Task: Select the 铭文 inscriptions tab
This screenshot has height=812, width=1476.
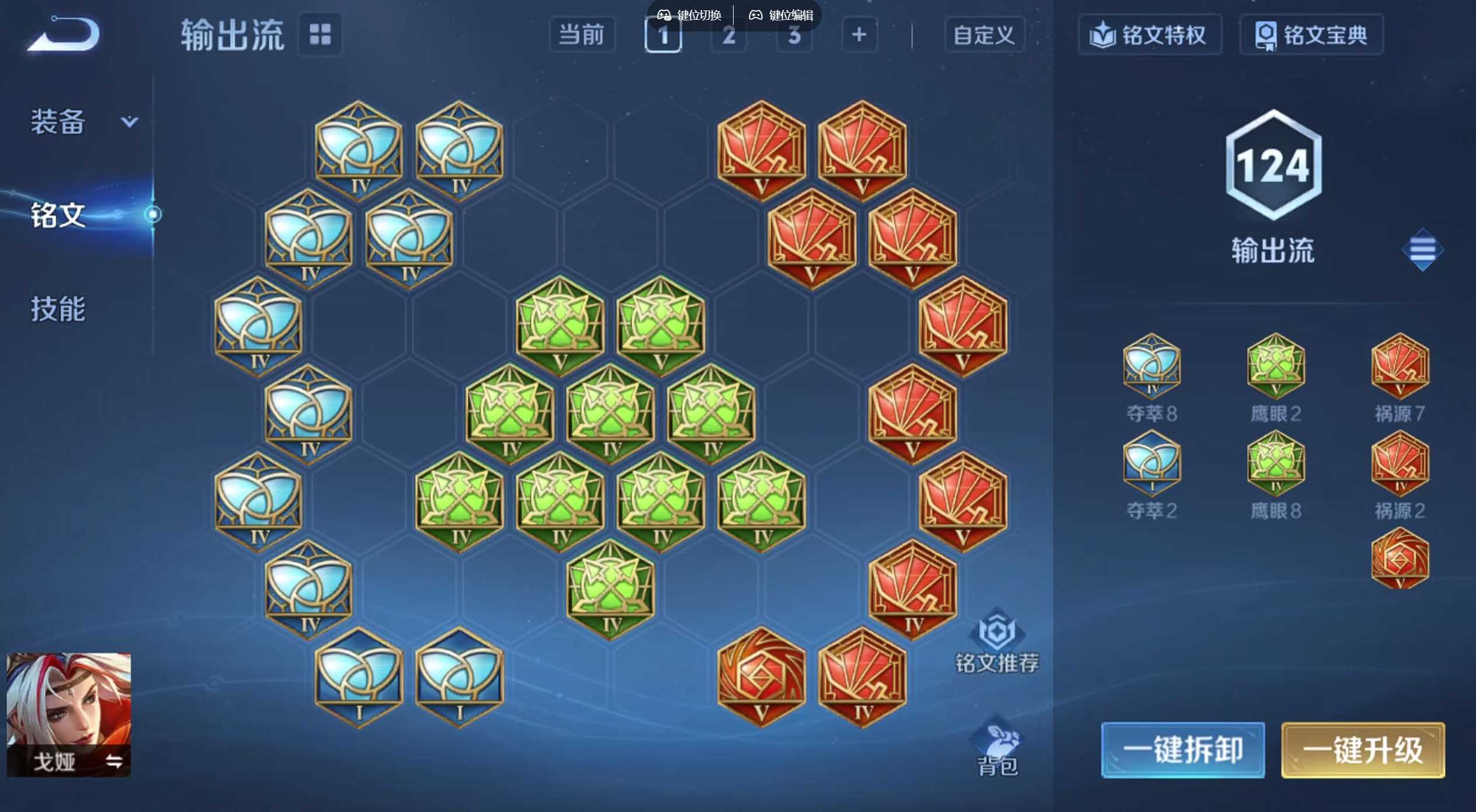Action: [x=58, y=215]
